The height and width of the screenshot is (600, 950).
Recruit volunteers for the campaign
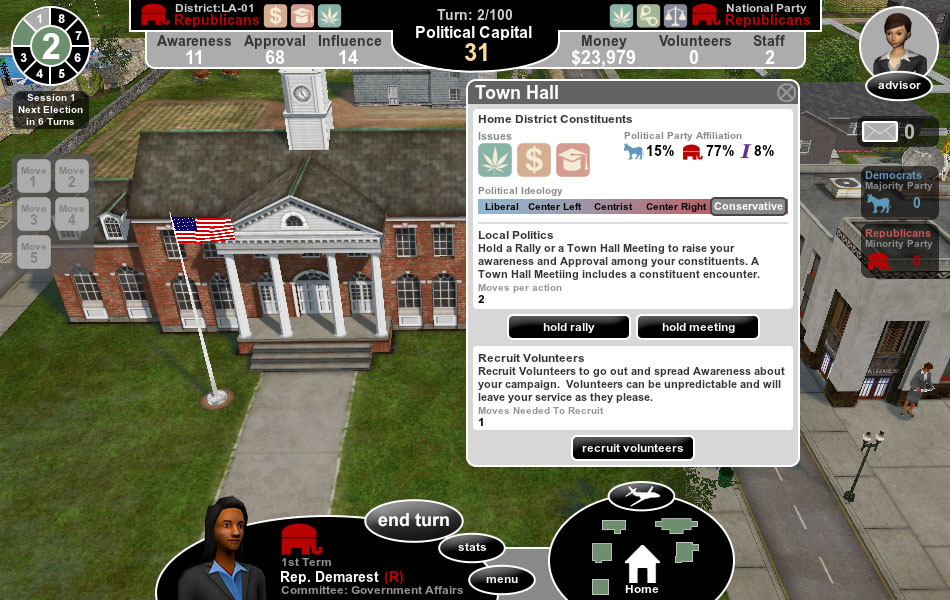click(x=633, y=448)
